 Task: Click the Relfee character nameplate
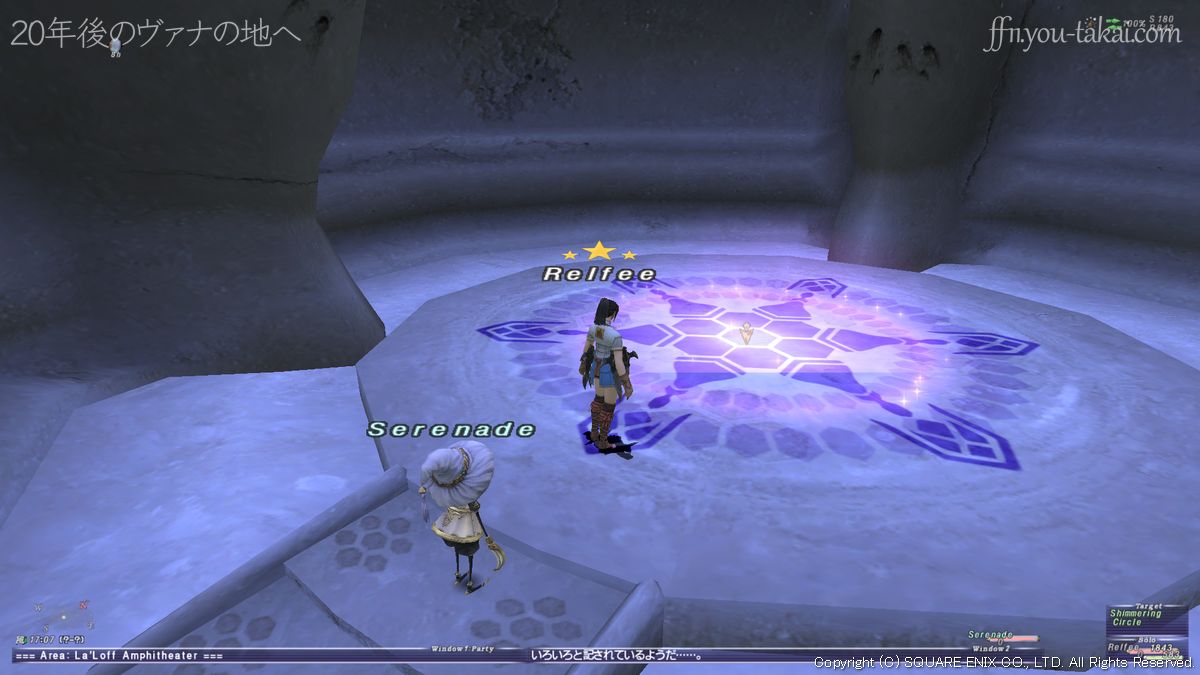click(x=599, y=274)
